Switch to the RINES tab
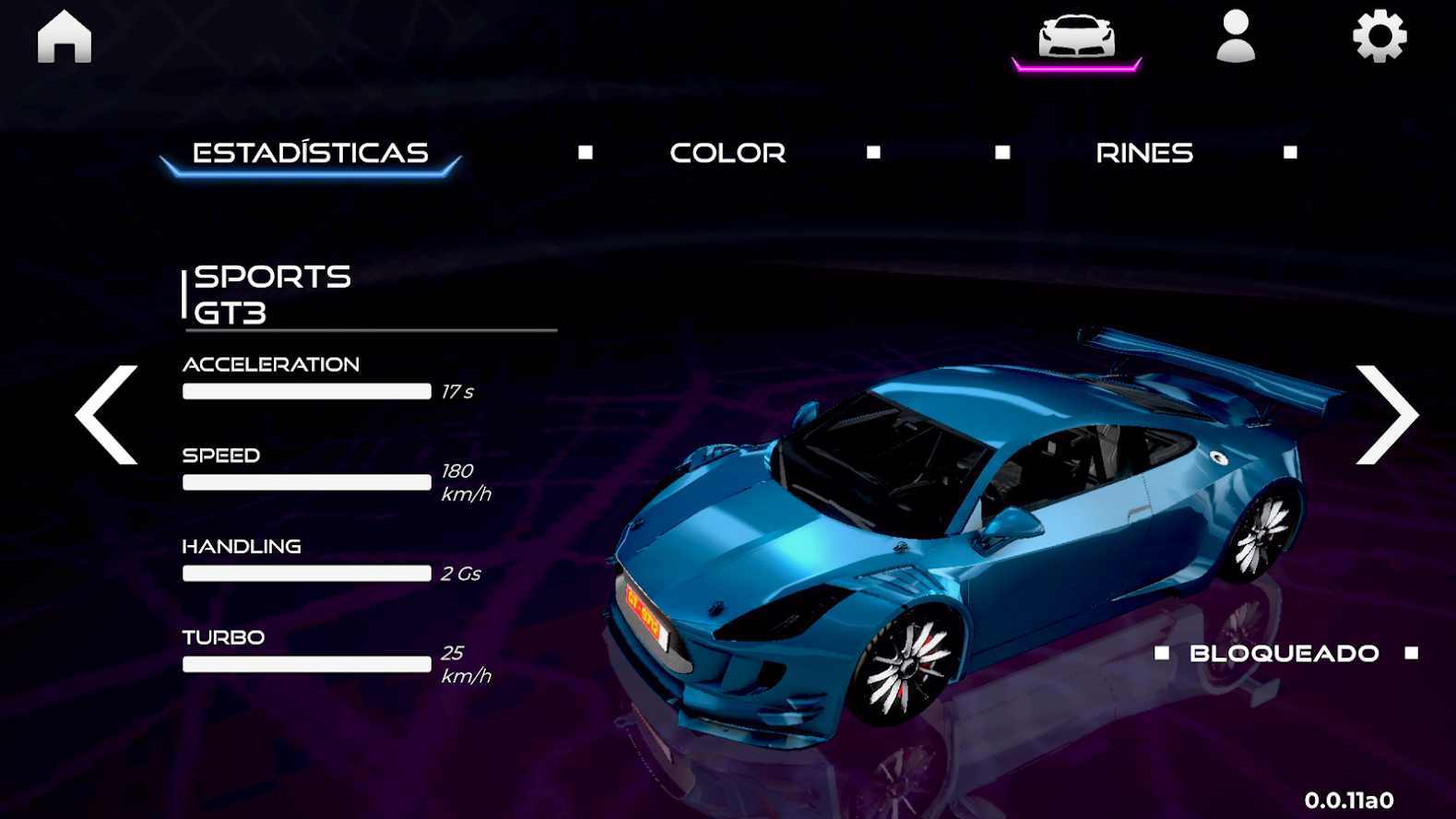The width and height of the screenshot is (1456, 819). (x=1145, y=152)
